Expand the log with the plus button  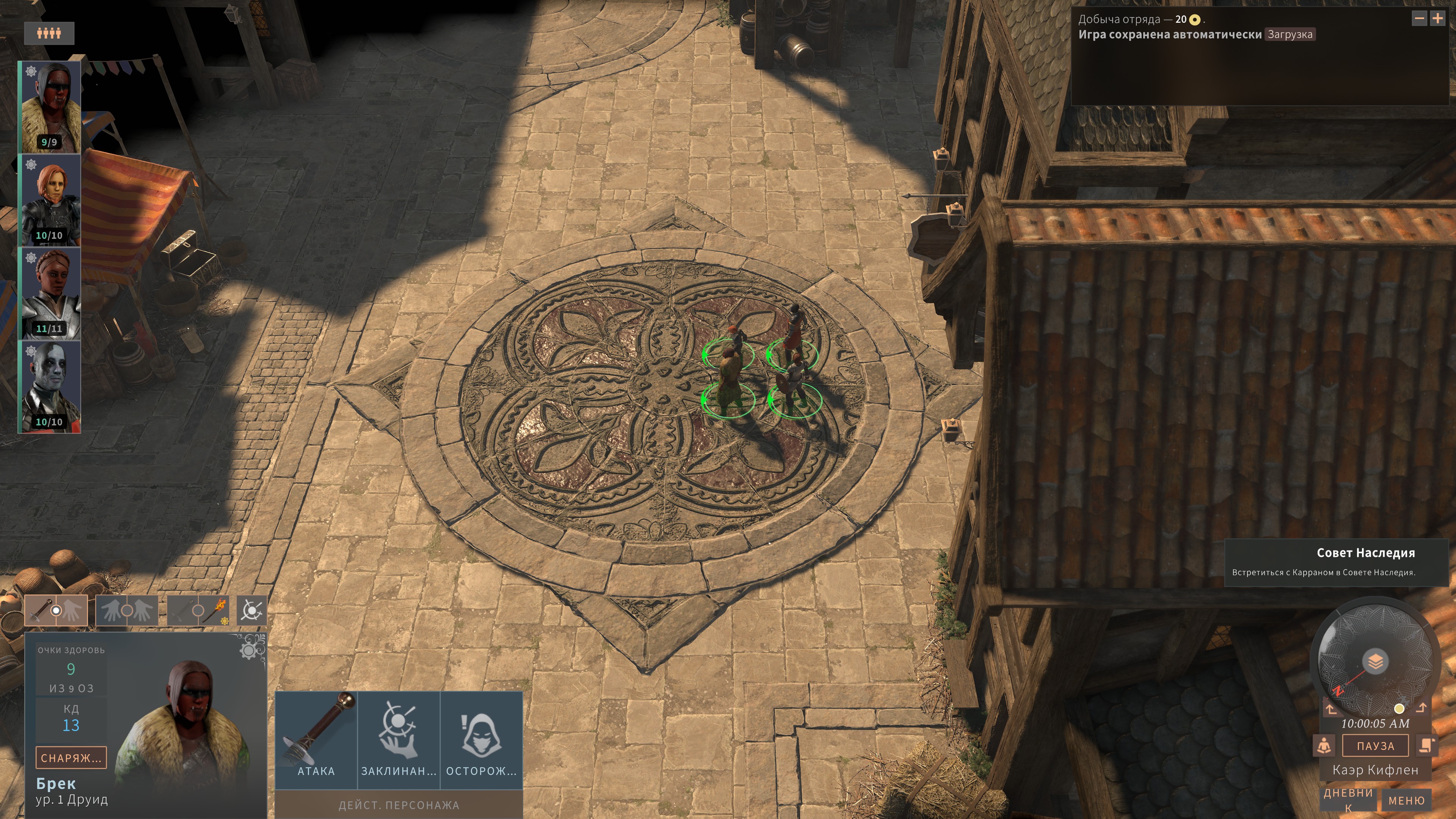tap(1438, 19)
